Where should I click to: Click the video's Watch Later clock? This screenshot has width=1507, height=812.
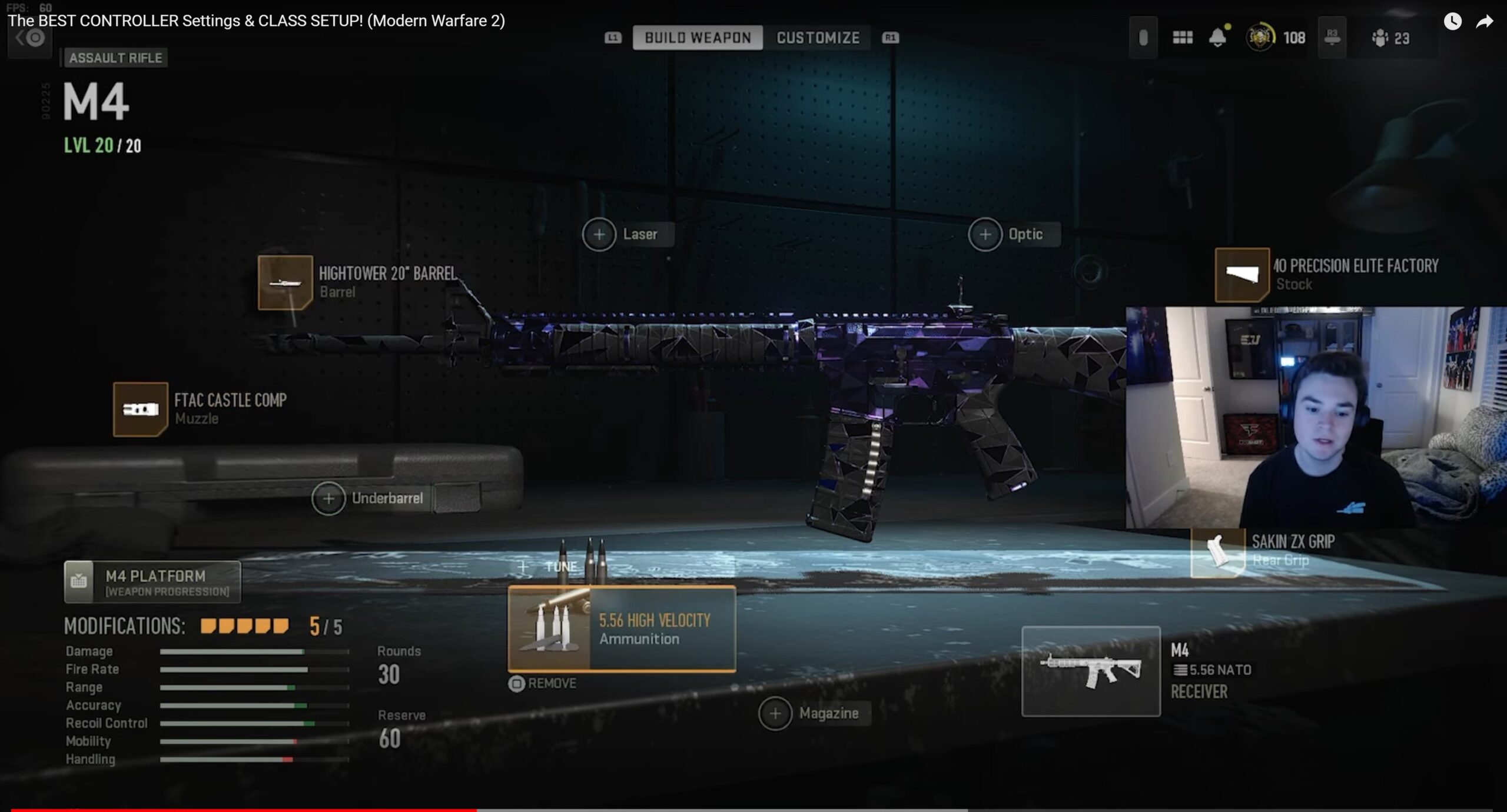(1452, 22)
